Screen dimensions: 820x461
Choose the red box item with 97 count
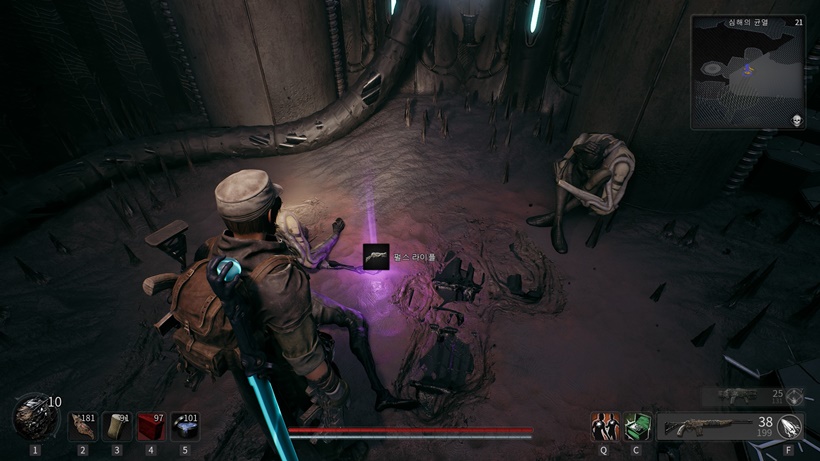(x=151, y=426)
